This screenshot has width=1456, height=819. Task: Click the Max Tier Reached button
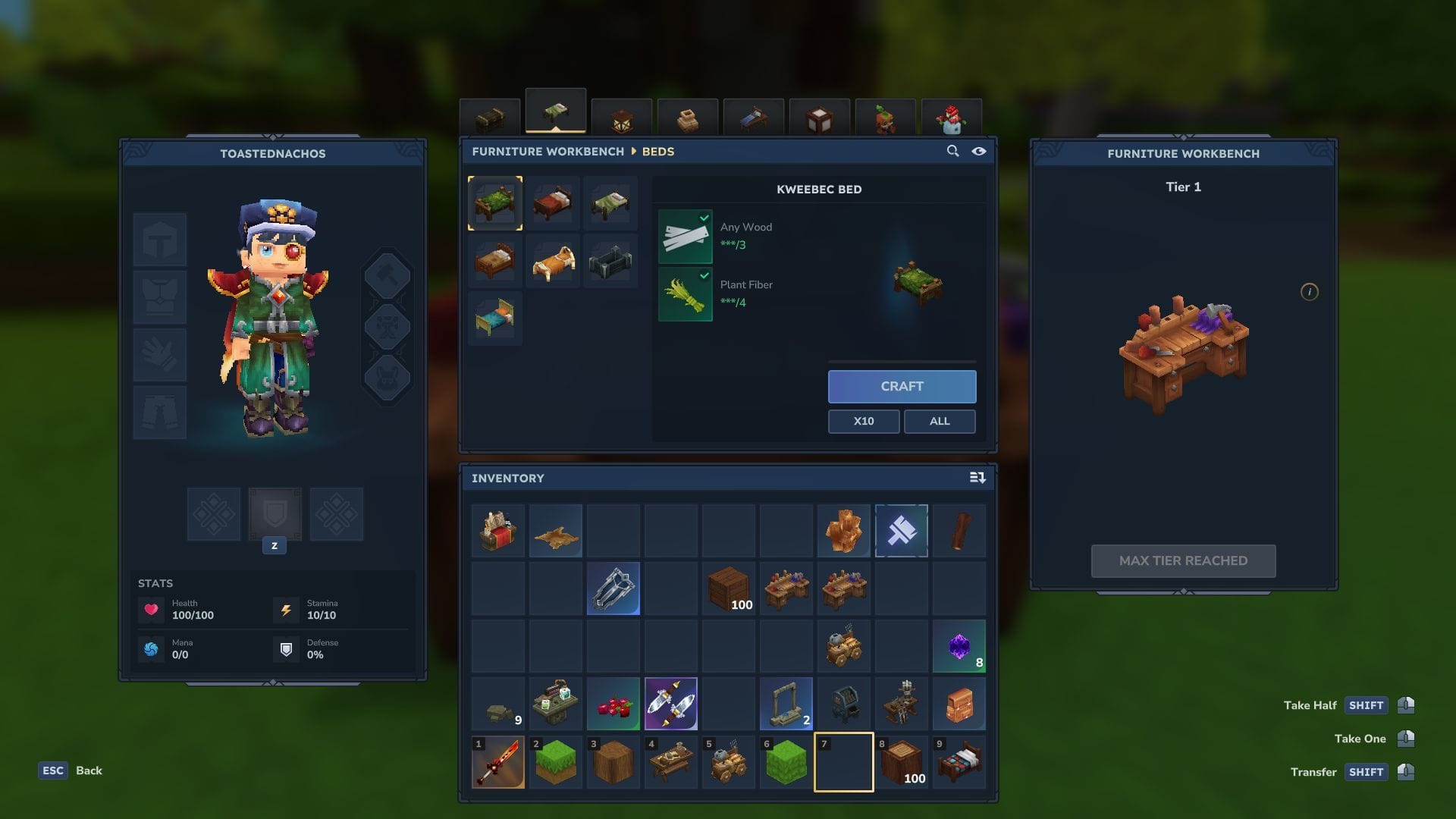click(1183, 560)
